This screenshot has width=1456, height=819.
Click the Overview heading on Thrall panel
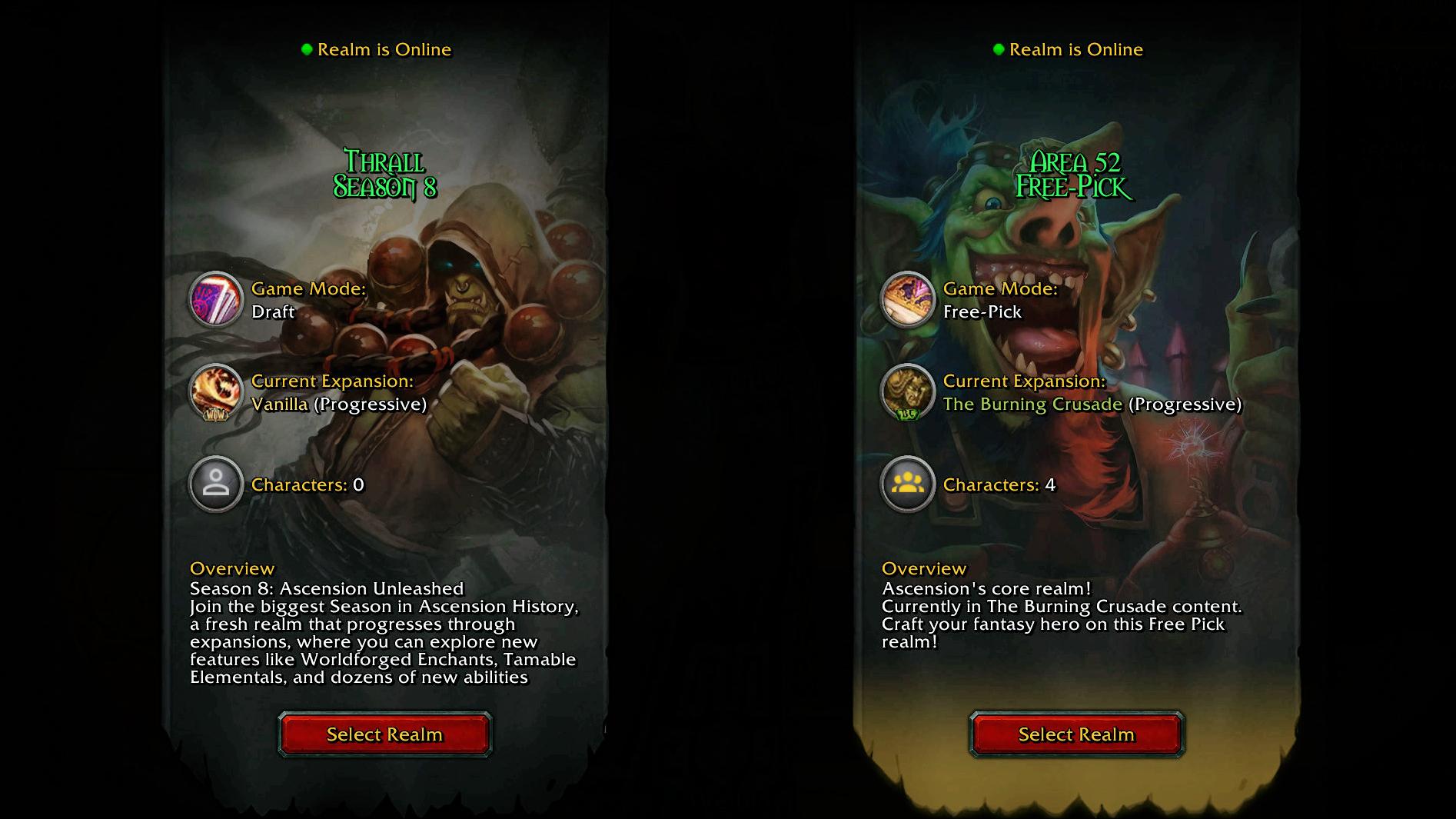[x=231, y=568]
